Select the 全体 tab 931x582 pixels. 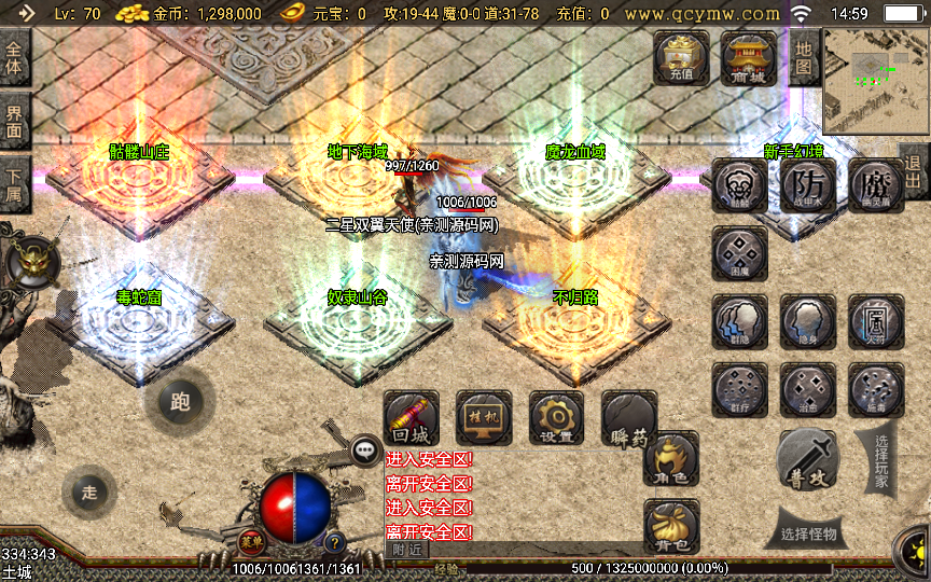(14, 57)
